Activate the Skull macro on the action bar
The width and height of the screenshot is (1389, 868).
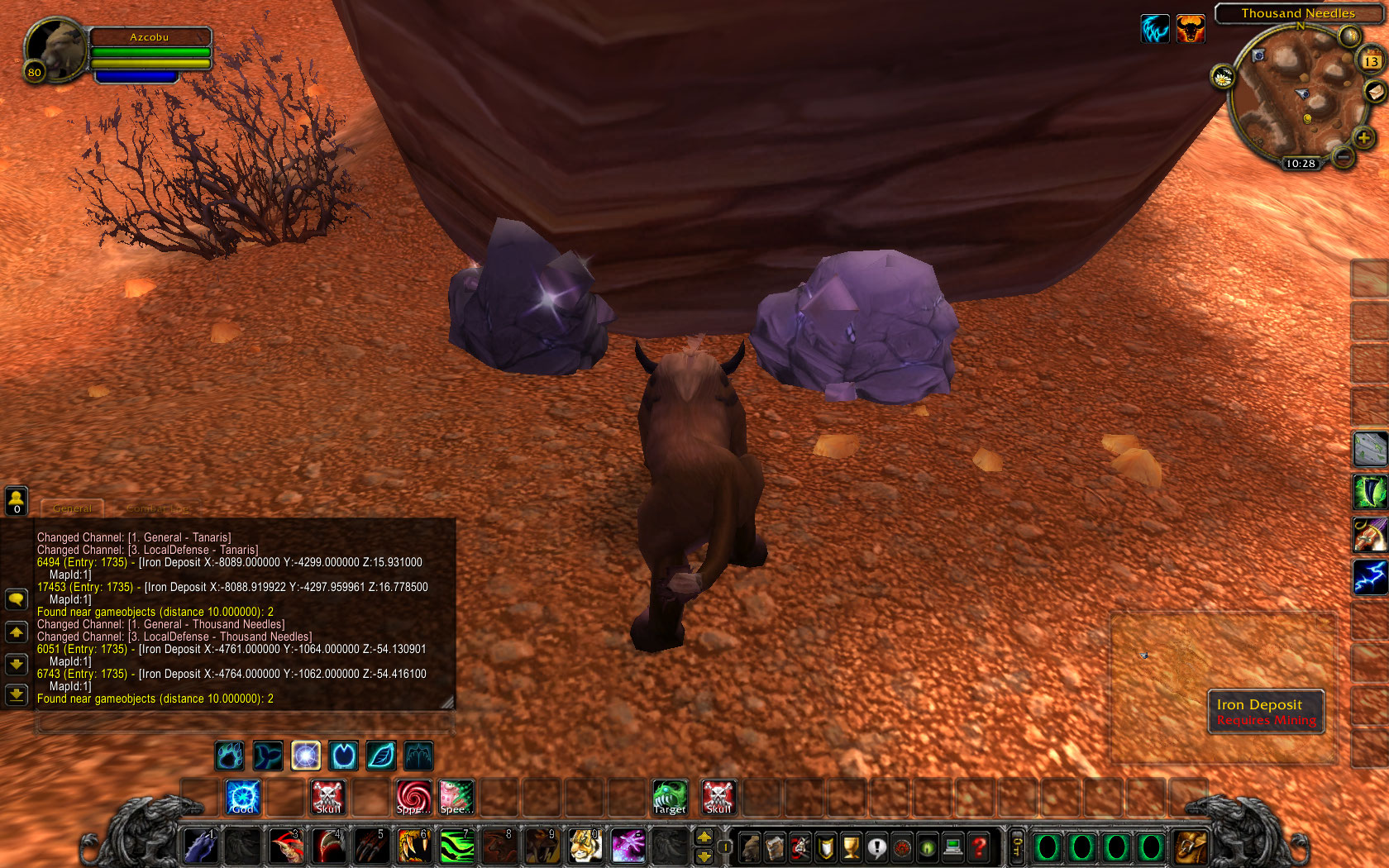pos(328,796)
